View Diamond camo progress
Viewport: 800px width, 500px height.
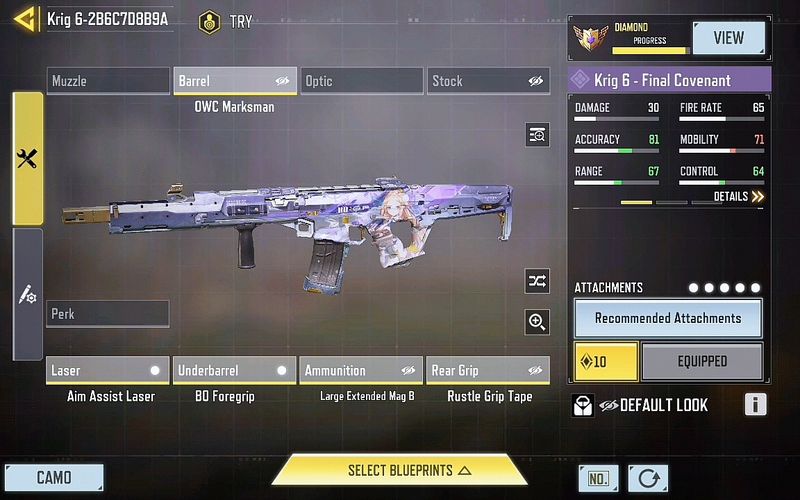728,38
